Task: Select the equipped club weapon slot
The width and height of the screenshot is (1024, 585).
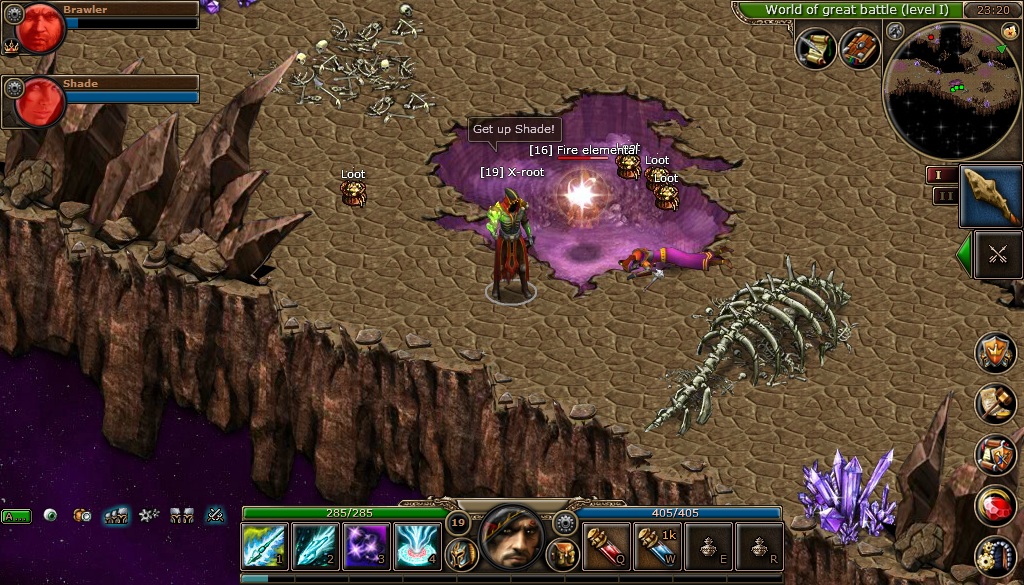Action: [990, 195]
